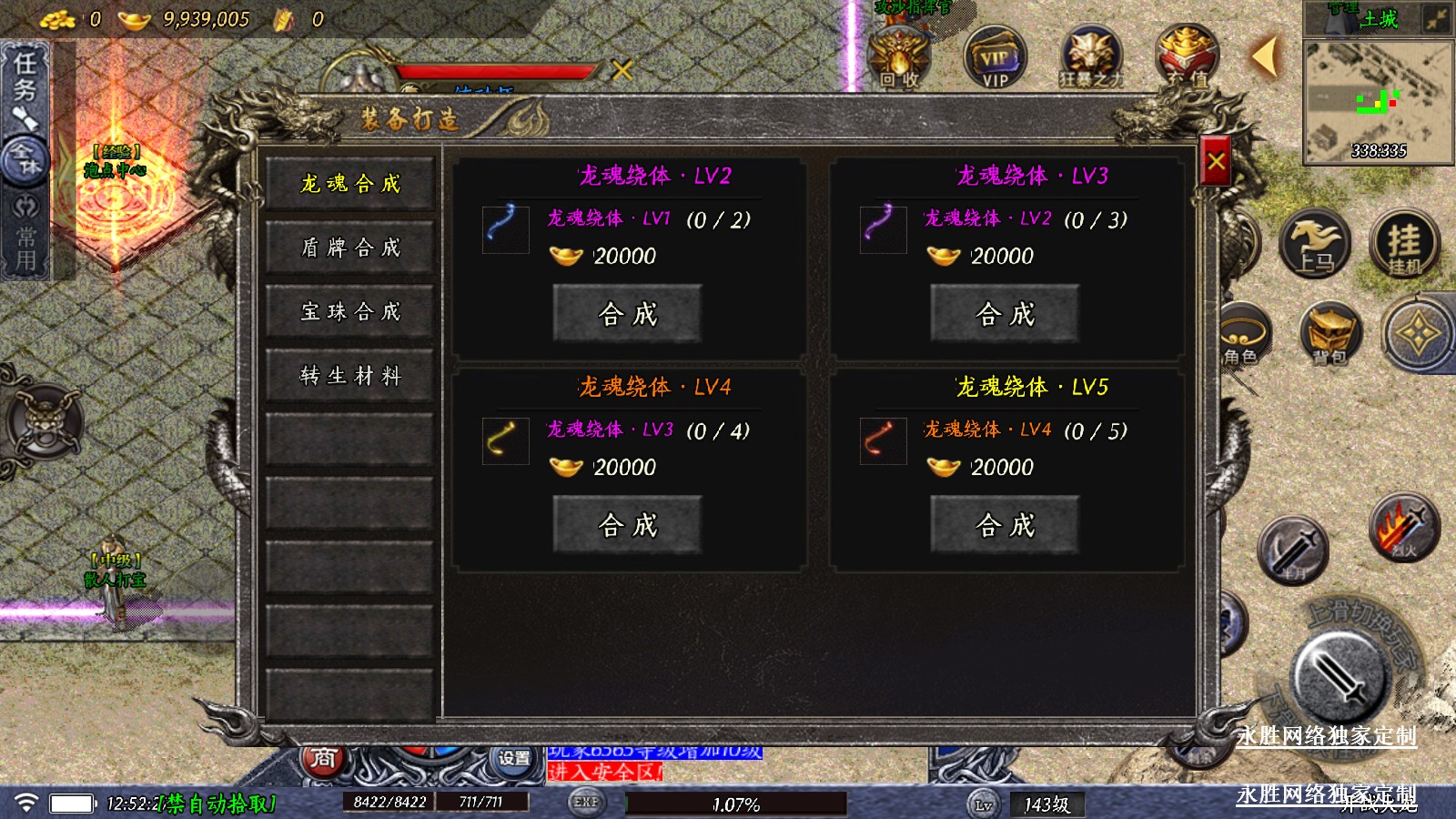
Task: Select the red 龙魂绕体 LV4 material slot
Action: [883, 440]
